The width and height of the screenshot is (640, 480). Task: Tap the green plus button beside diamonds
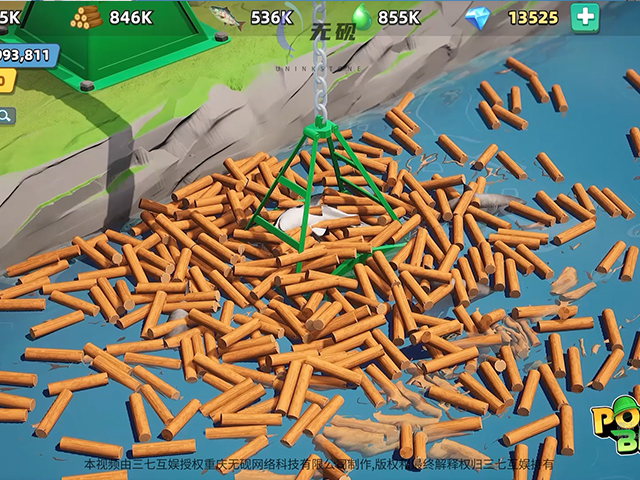tap(585, 17)
